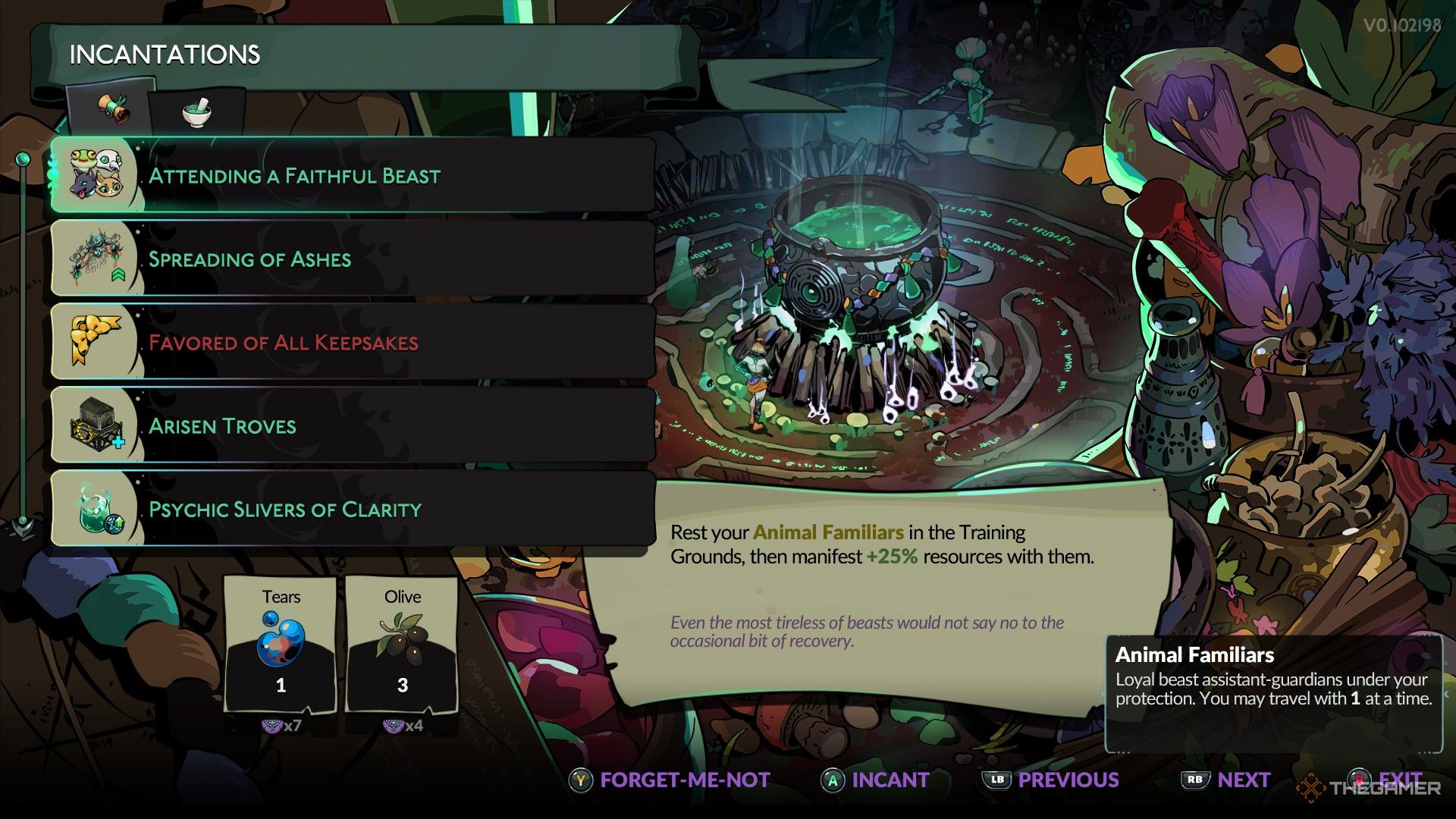This screenshot has width=1456, height=819.
Task: Click the golden ribbon keepsake icon
Action: click(93, 341)
